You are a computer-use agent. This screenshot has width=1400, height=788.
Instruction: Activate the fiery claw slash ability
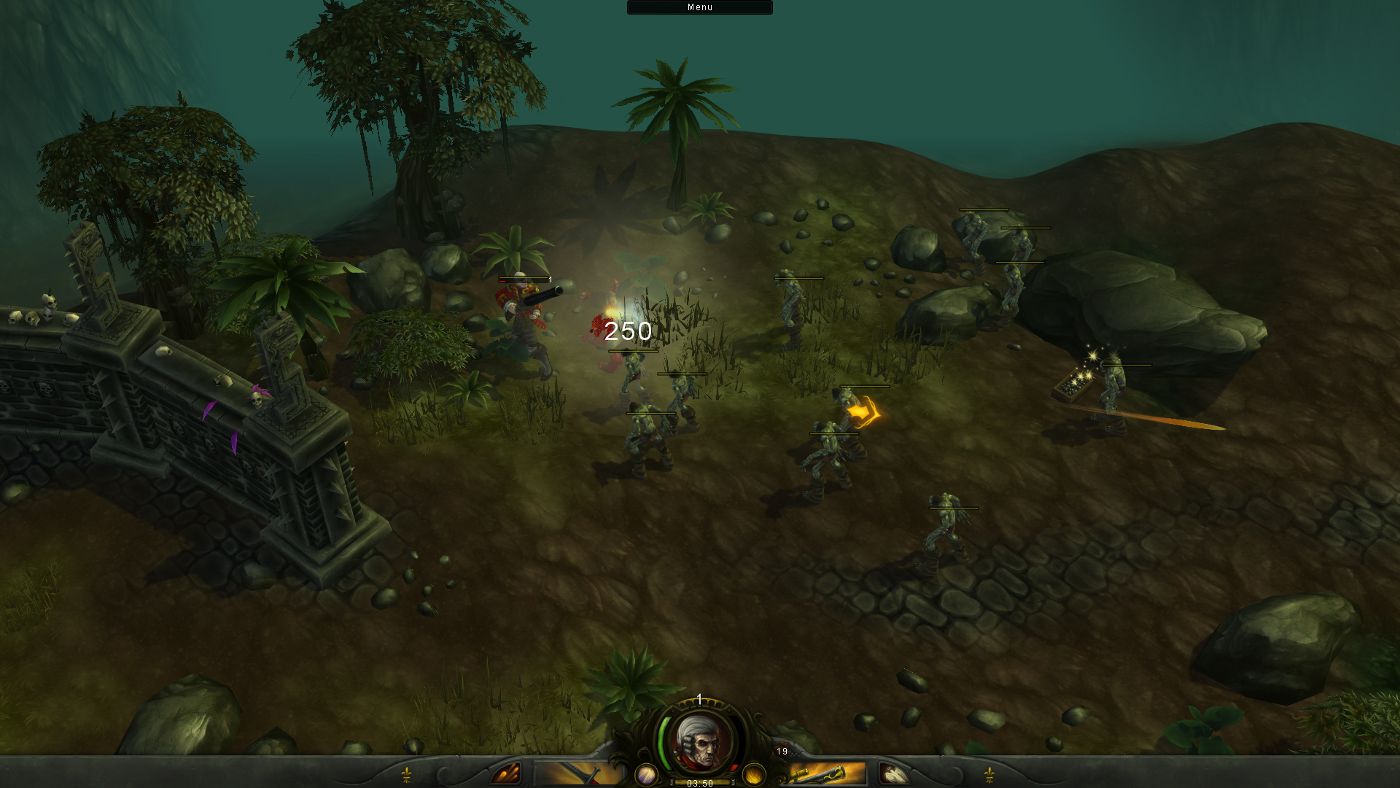[506, 773]
